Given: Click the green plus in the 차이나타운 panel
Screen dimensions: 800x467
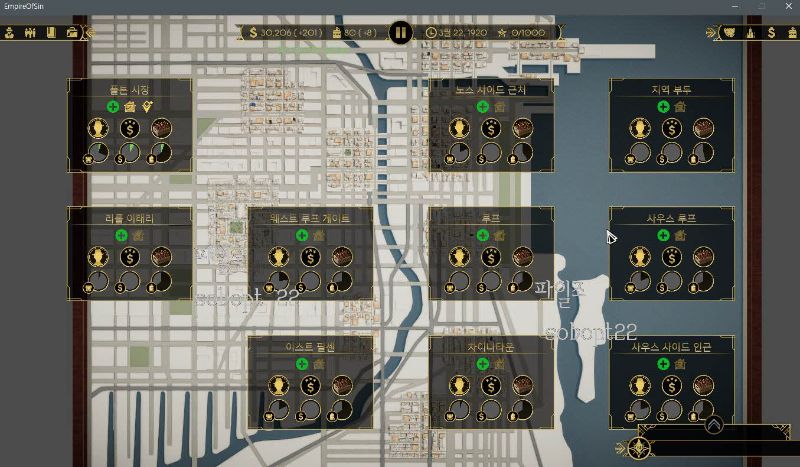Looking at the screenshot, I should pos(483,363).
